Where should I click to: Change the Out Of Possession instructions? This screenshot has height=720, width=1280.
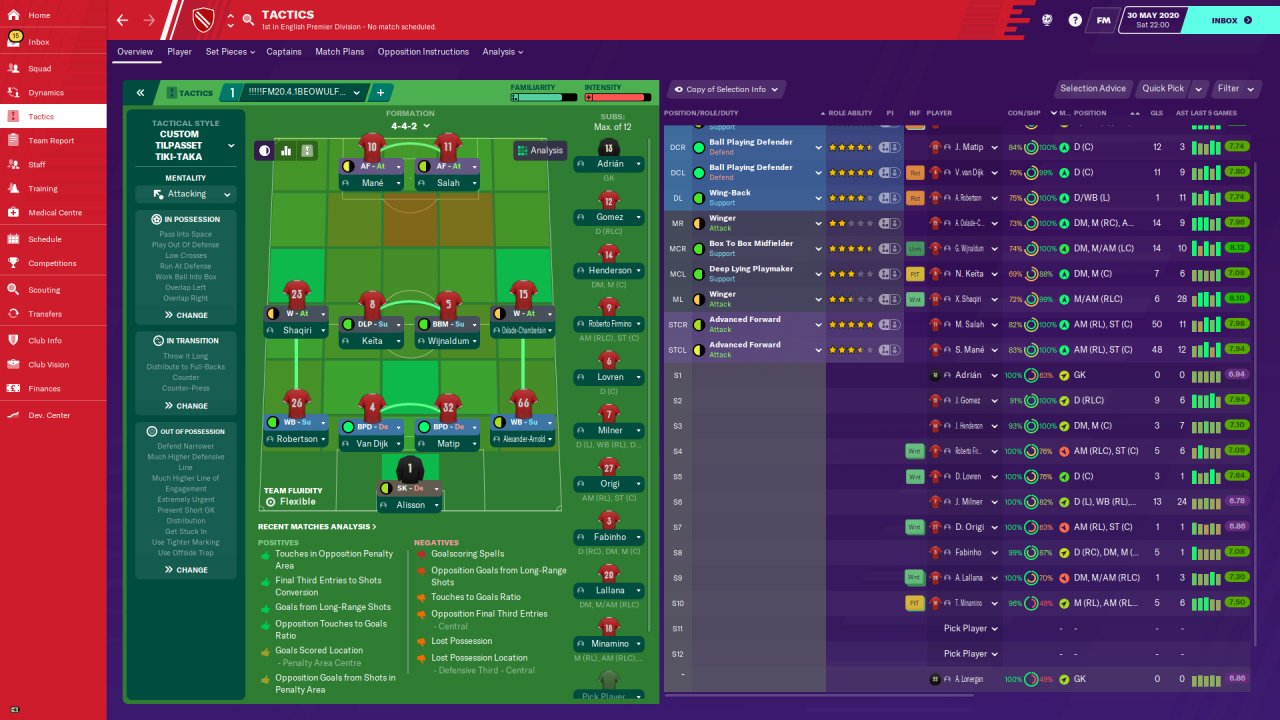186,570
